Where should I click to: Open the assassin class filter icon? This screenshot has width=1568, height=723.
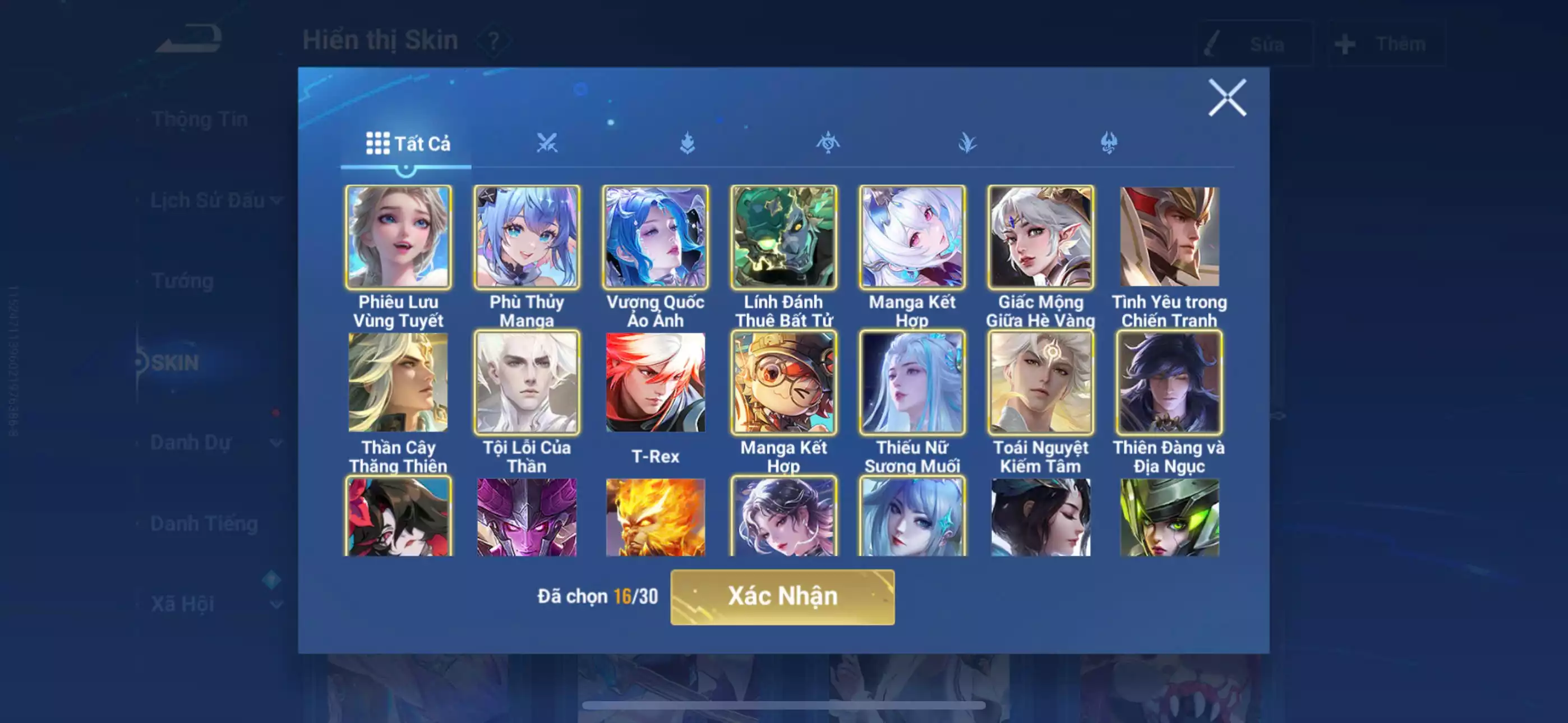pos(1110,143)
